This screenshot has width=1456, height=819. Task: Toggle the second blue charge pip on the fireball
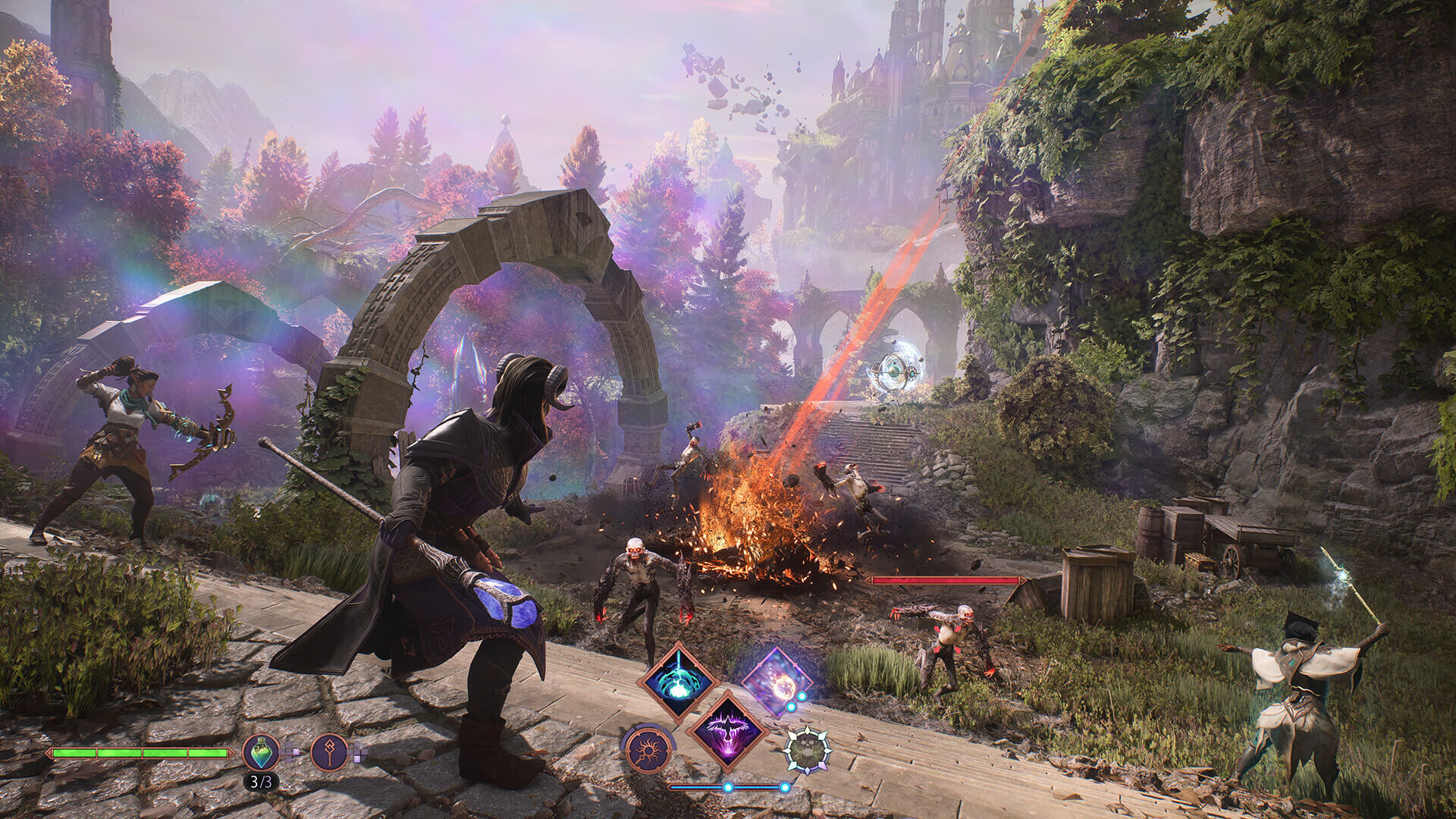click(790, 707)
